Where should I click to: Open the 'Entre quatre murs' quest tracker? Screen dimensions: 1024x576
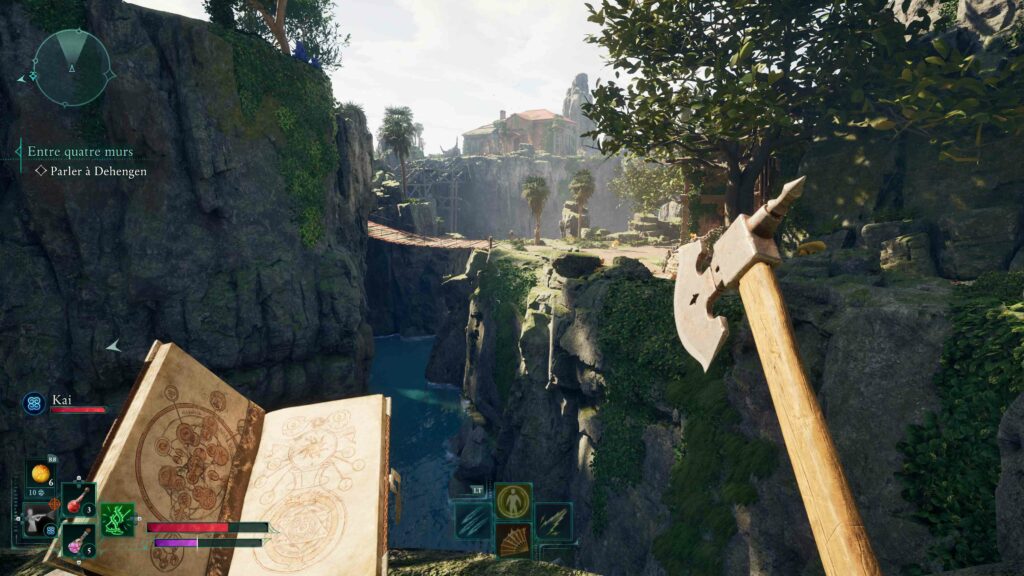coord(80,152)
